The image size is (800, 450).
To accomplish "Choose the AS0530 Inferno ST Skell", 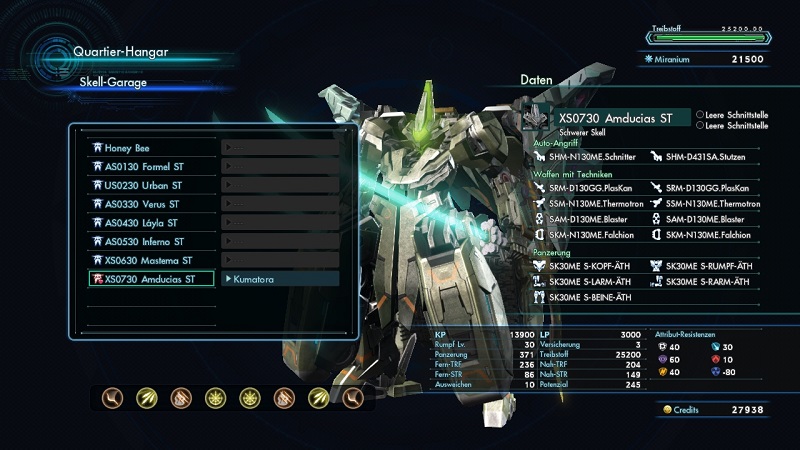I will (x=150, y=241).
